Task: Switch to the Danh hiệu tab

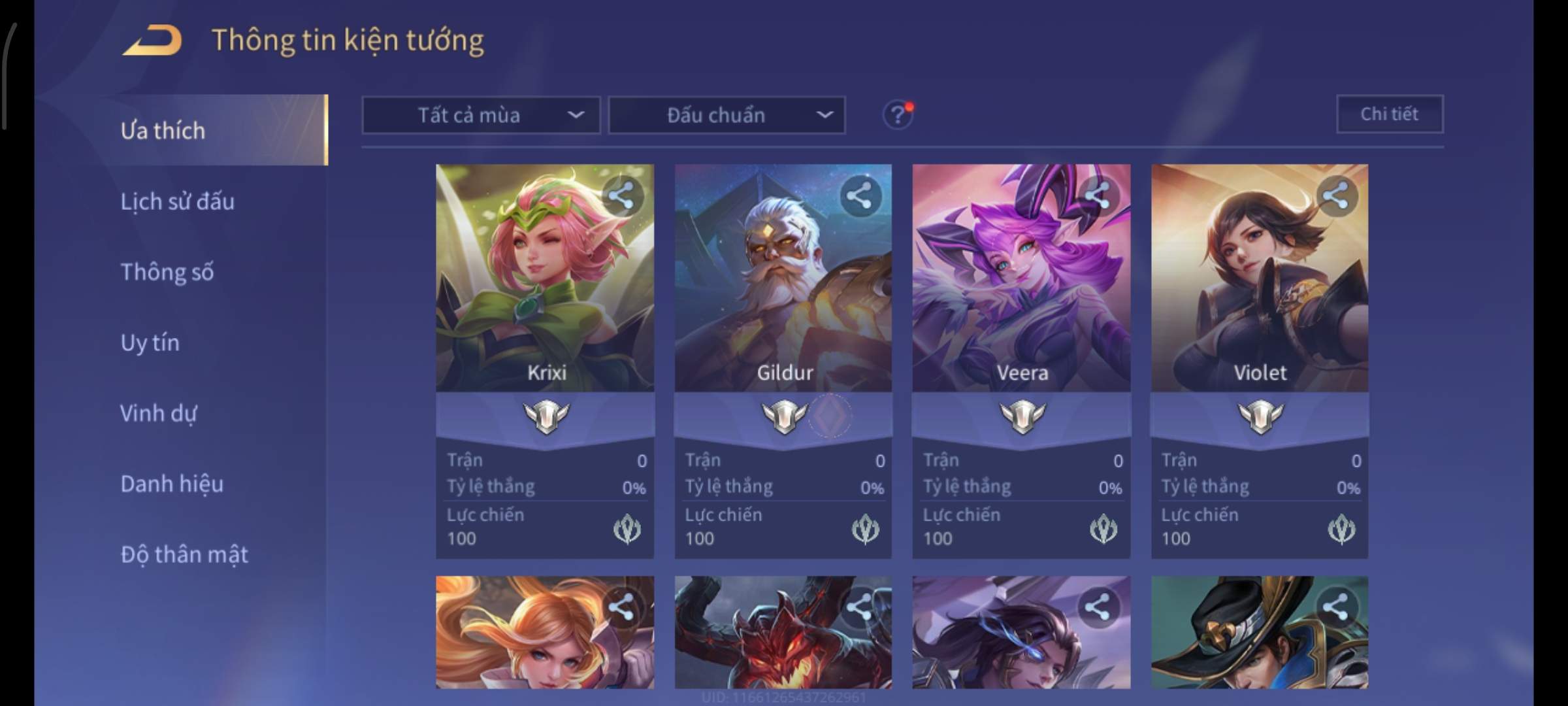Action: (172, 484)
